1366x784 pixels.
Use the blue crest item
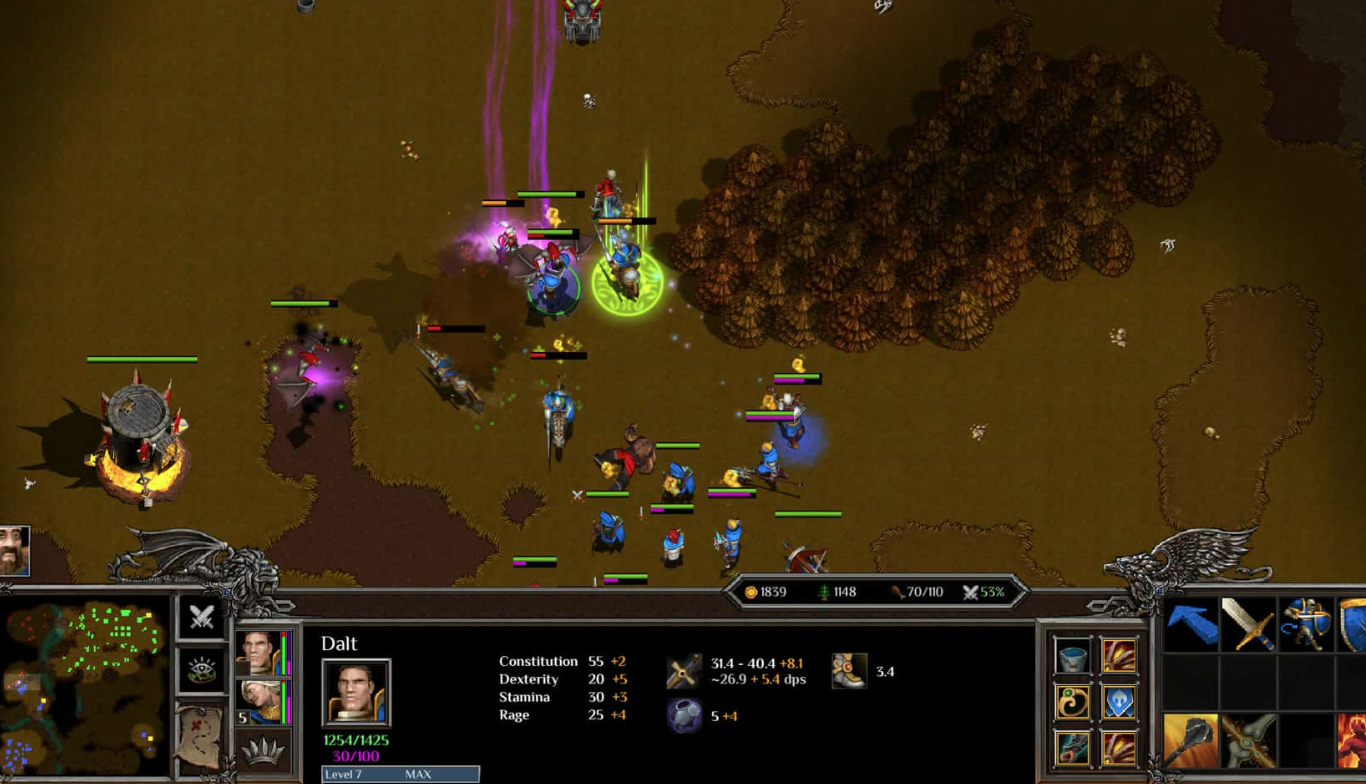[1119, 702]
